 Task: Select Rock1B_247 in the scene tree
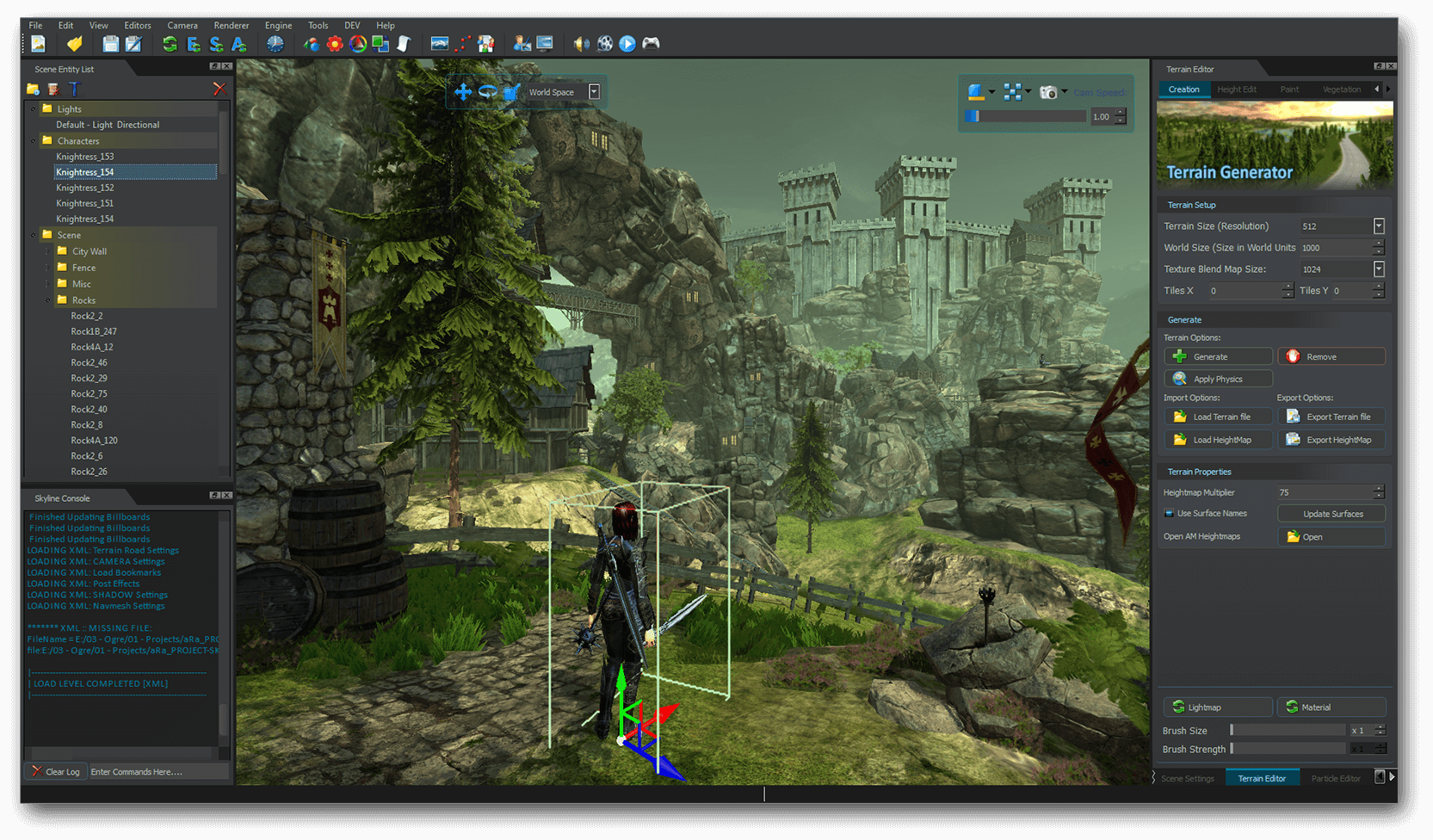[94, 331]
